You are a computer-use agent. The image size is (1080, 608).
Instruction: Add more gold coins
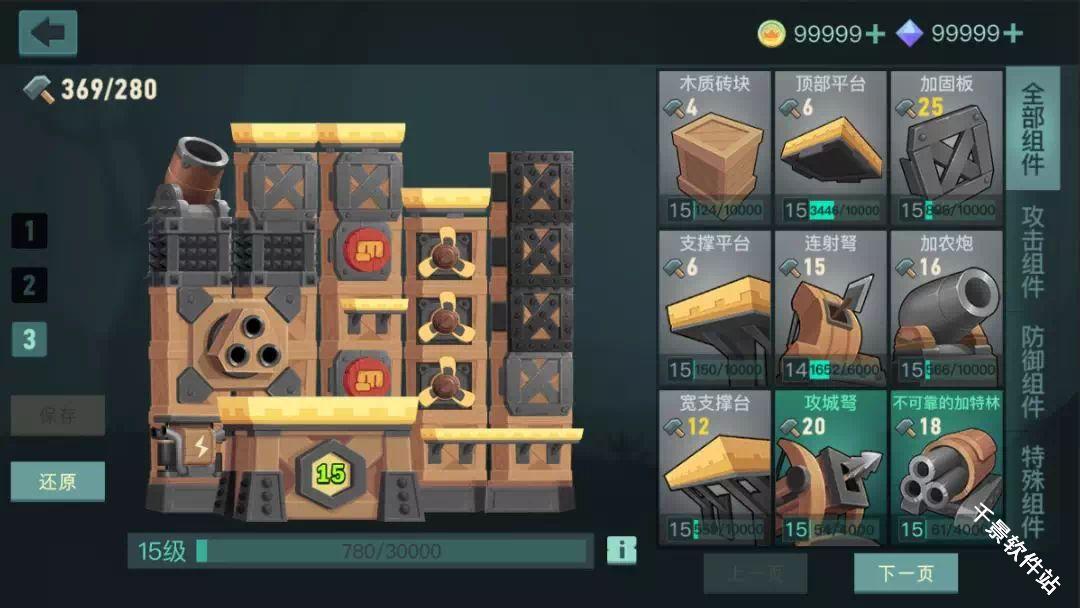coord(875,34)
